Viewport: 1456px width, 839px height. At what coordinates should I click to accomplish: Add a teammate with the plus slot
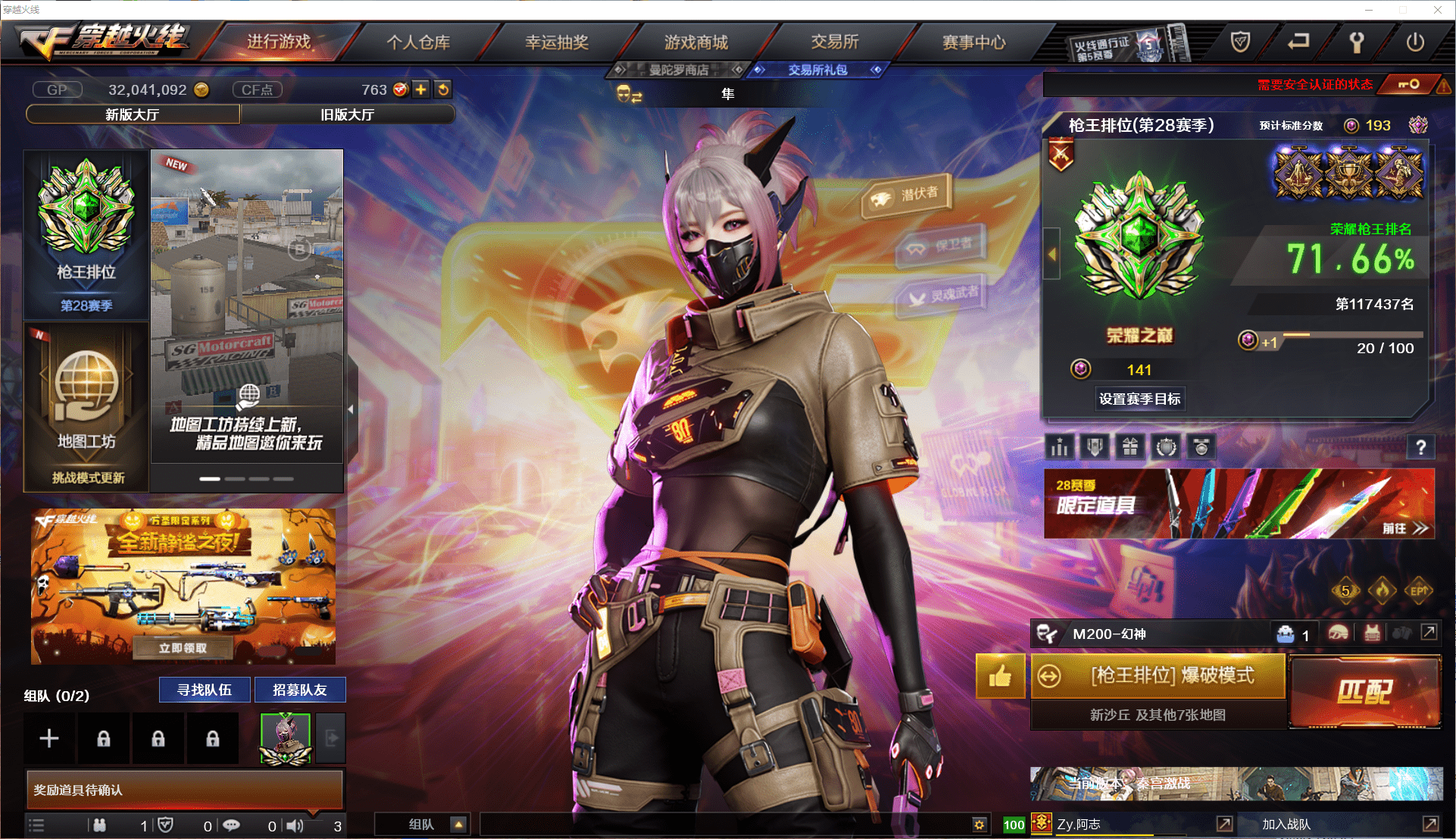[x=49, y=738]
